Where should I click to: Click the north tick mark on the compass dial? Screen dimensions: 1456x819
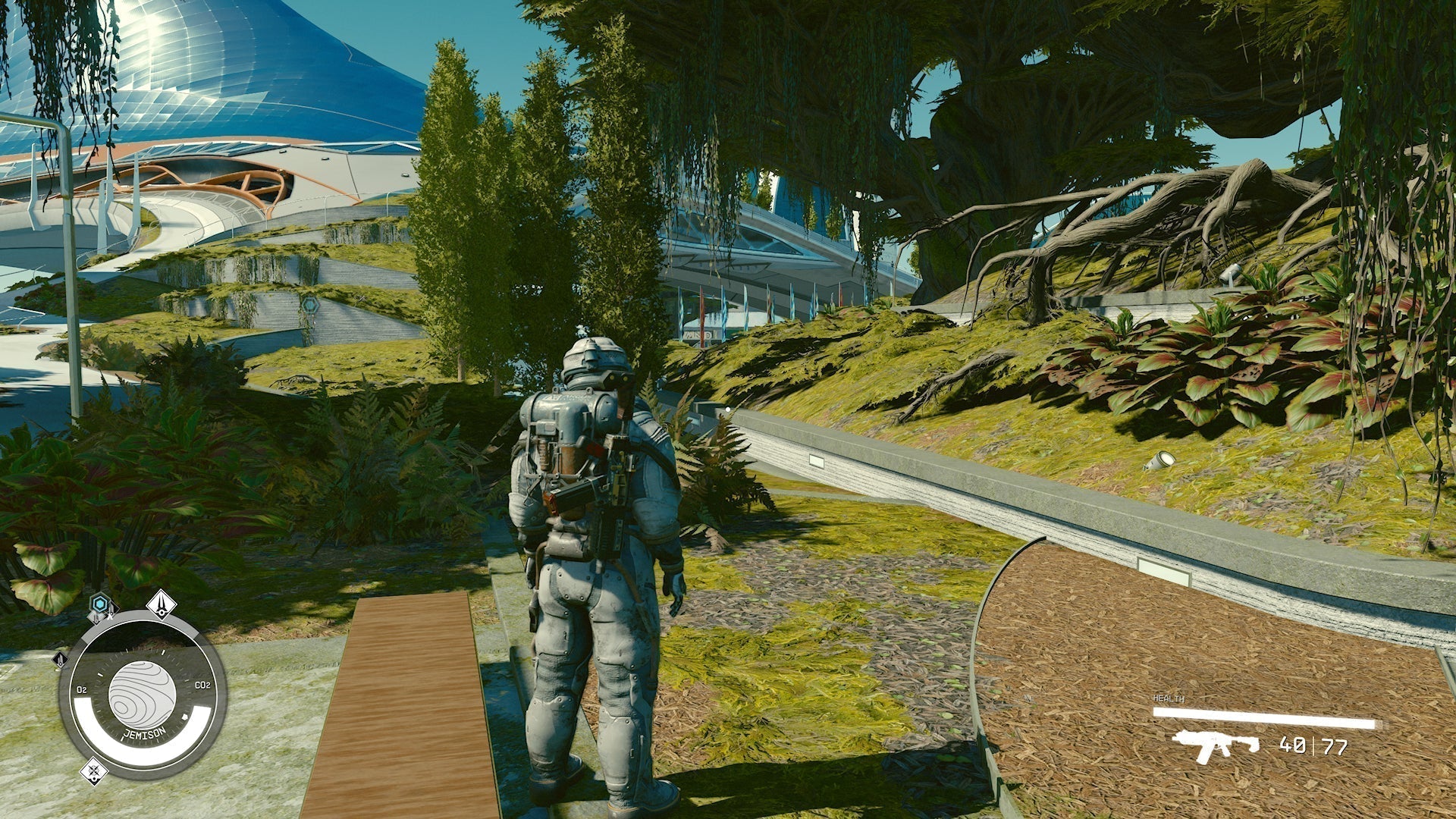coord(163,651)
